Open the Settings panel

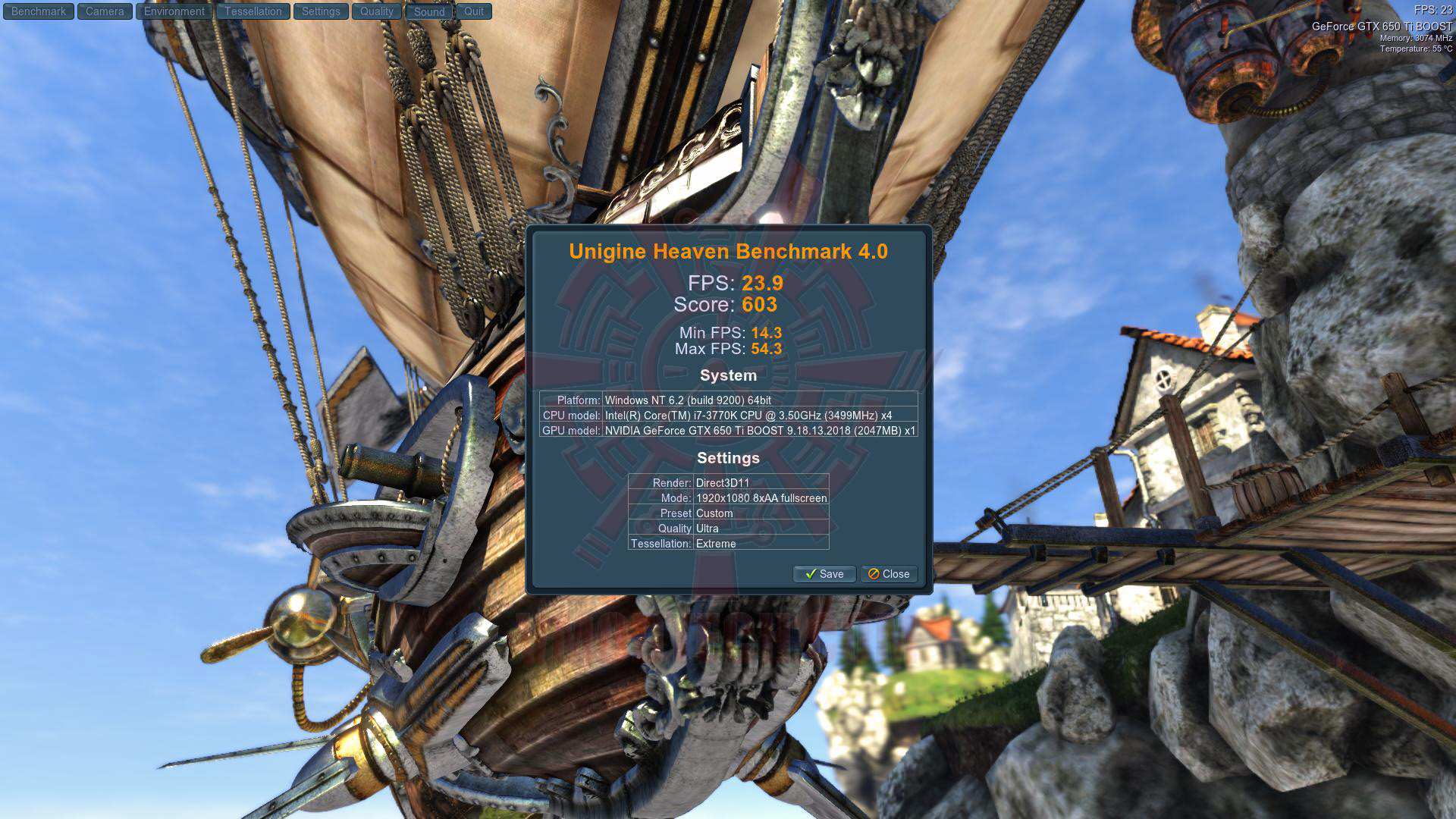pyautogui.click(x=321, y=11)
